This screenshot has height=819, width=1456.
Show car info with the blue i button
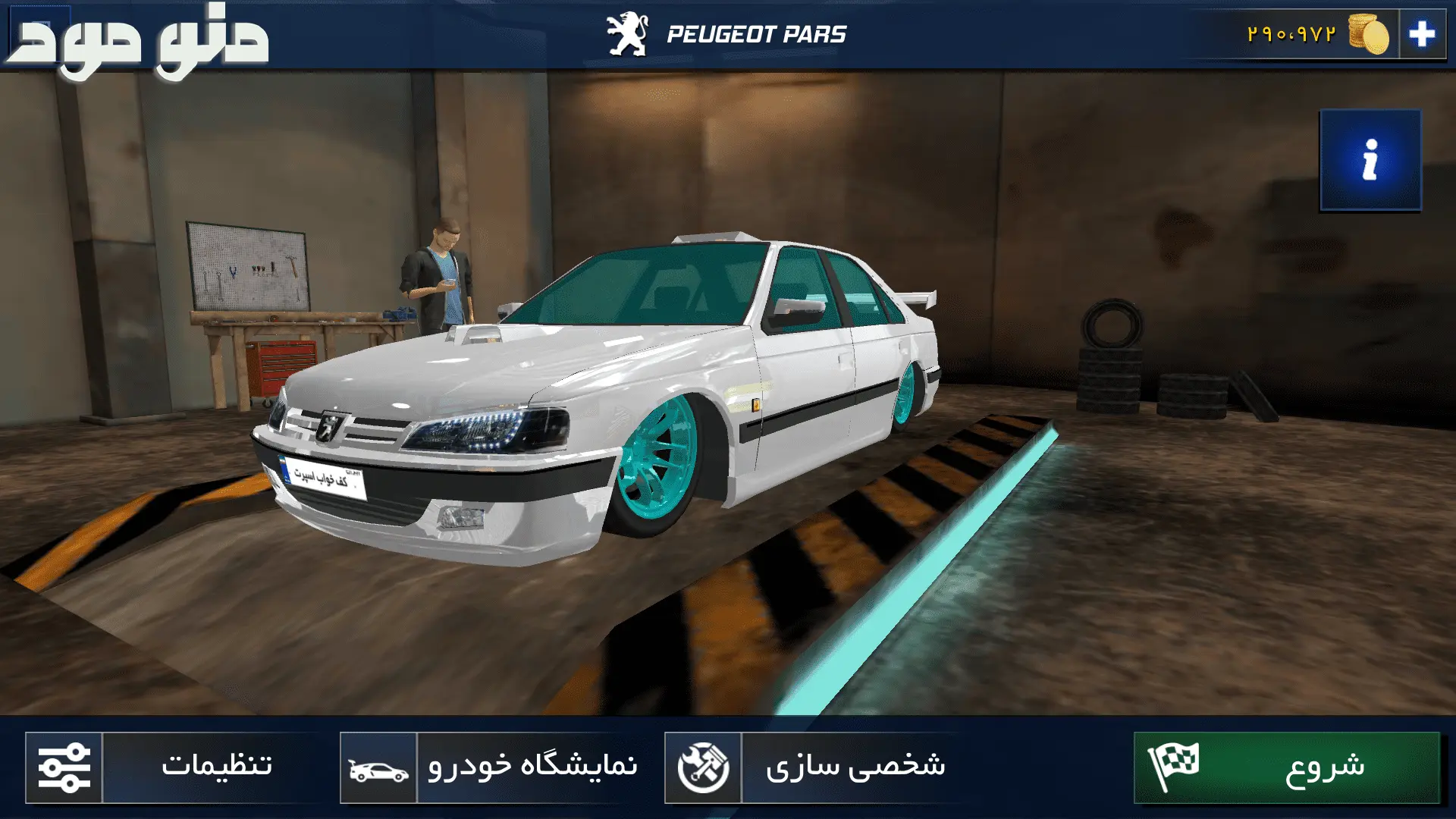(1370, 160)
